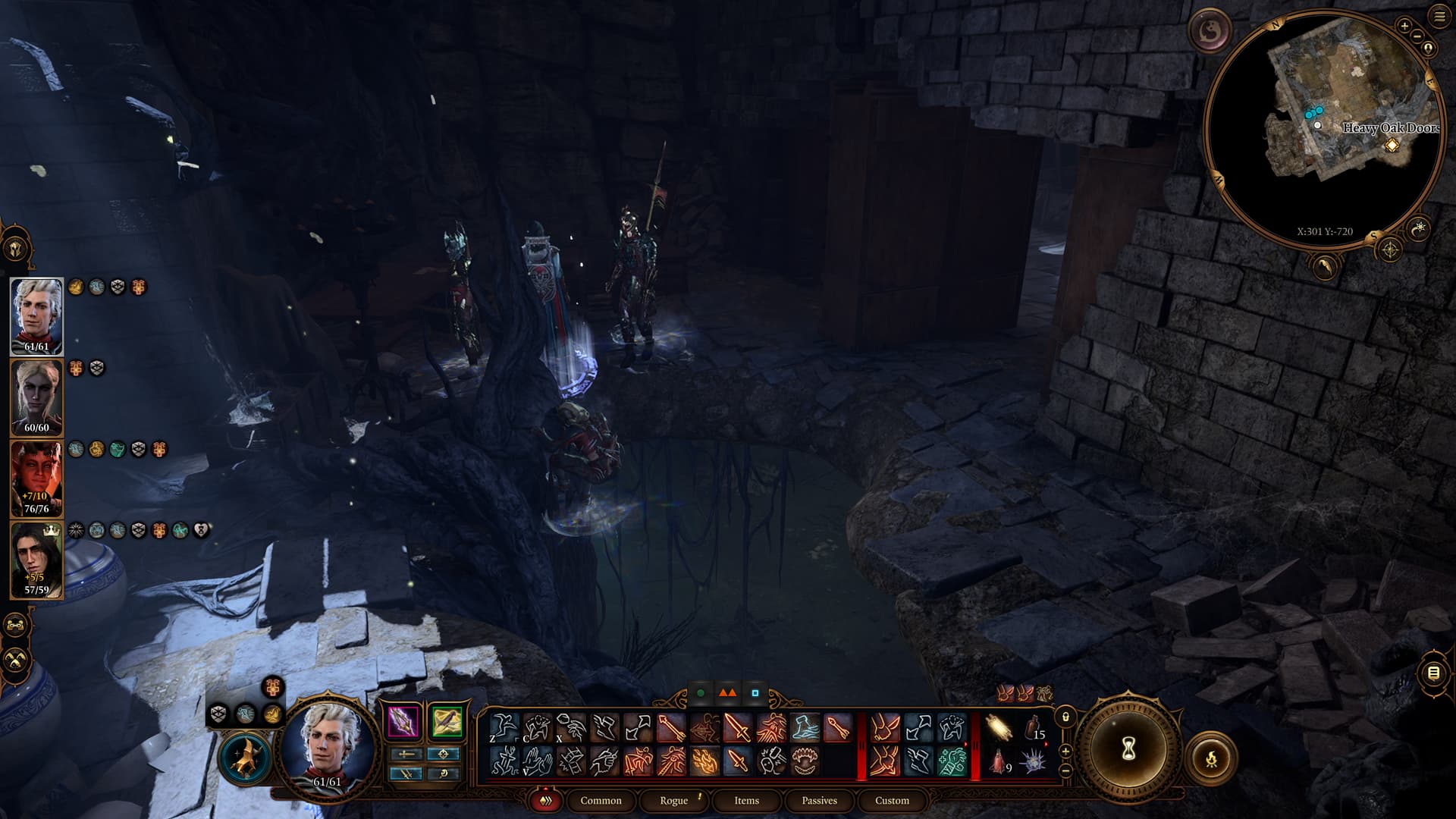The height and width of the screenshot is (819, 1456).
Task: Switch to the Custom hotbar tab
Action: click(x=892, y=800)
